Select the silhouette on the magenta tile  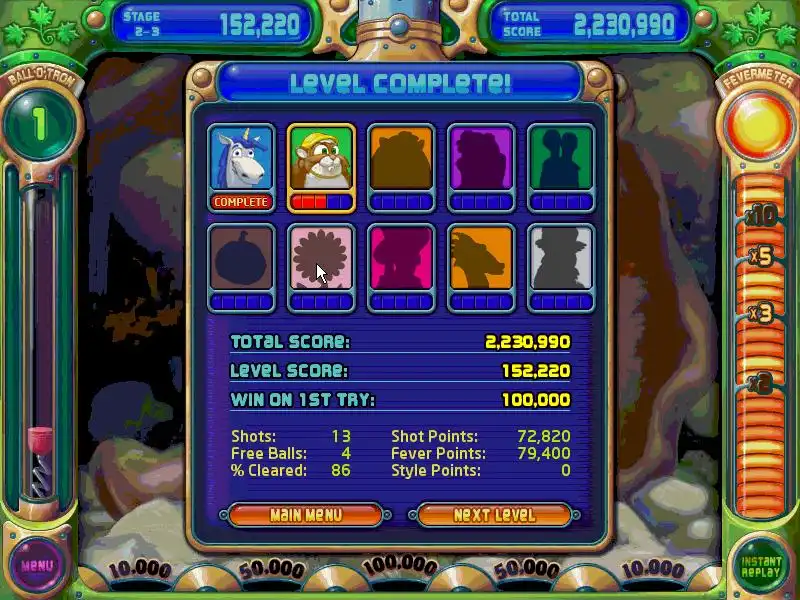[x=401, y=259]
